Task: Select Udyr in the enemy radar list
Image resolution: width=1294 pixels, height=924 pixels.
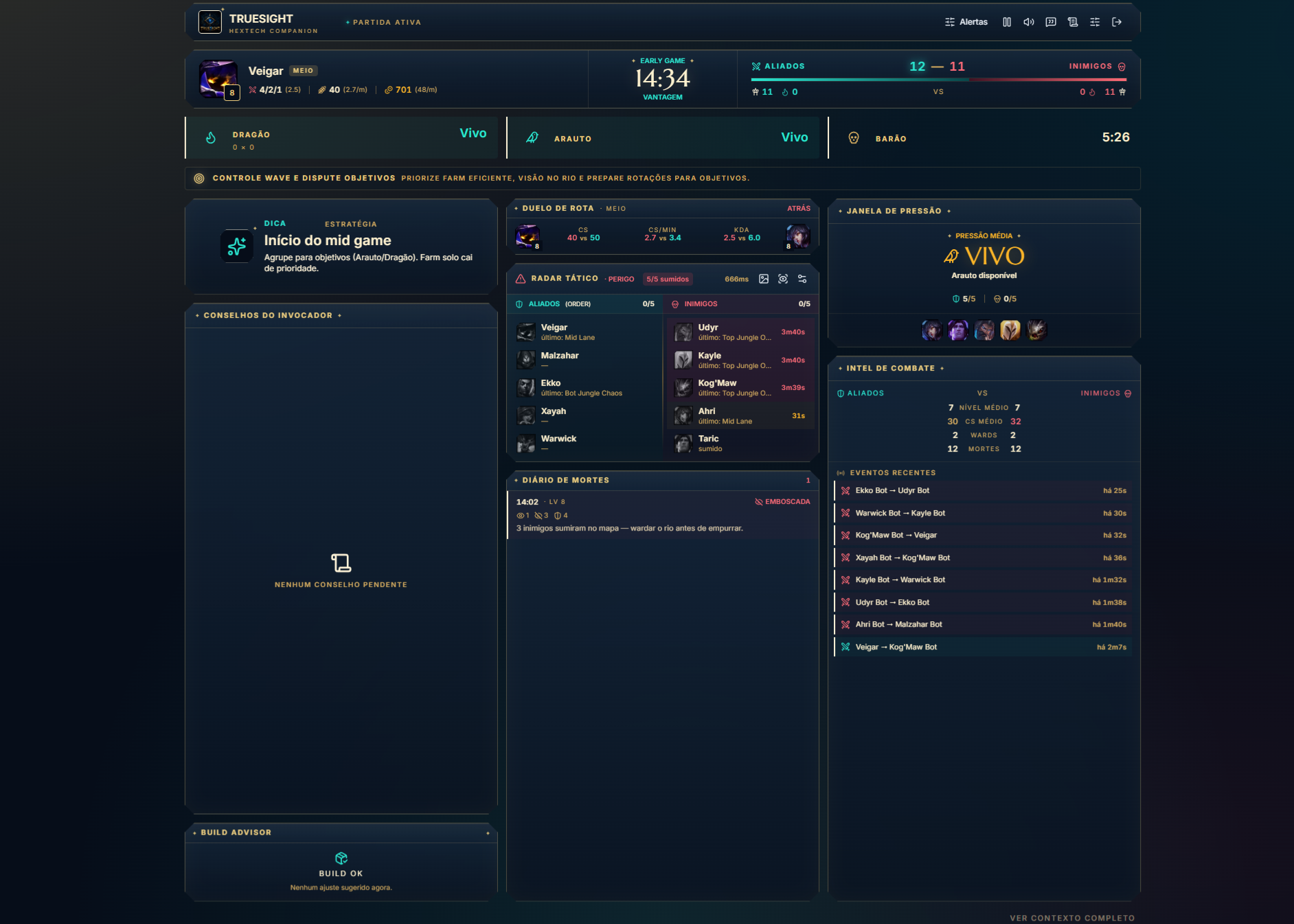Action: click(740, 332)
